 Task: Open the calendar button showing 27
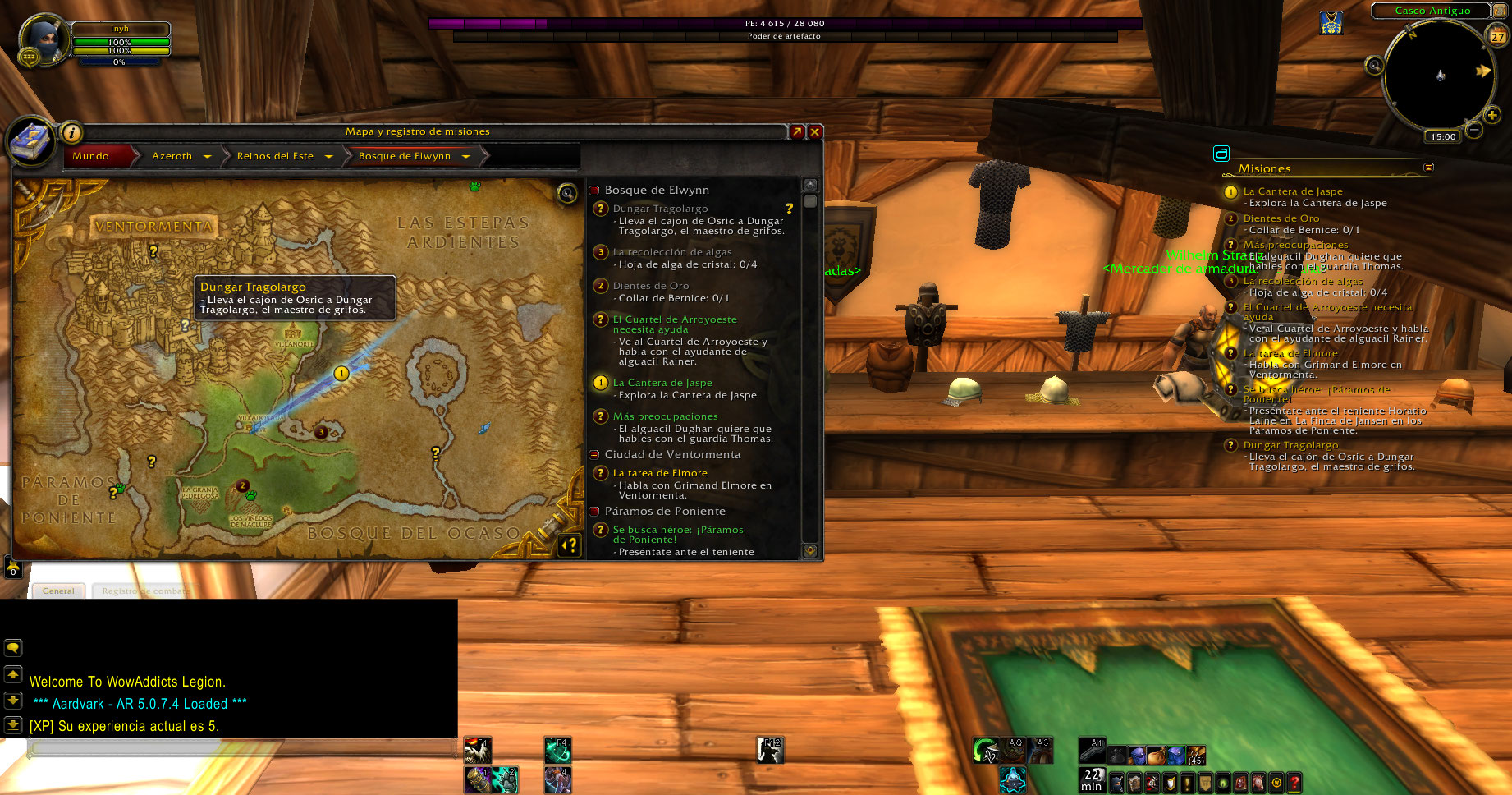1498,36
